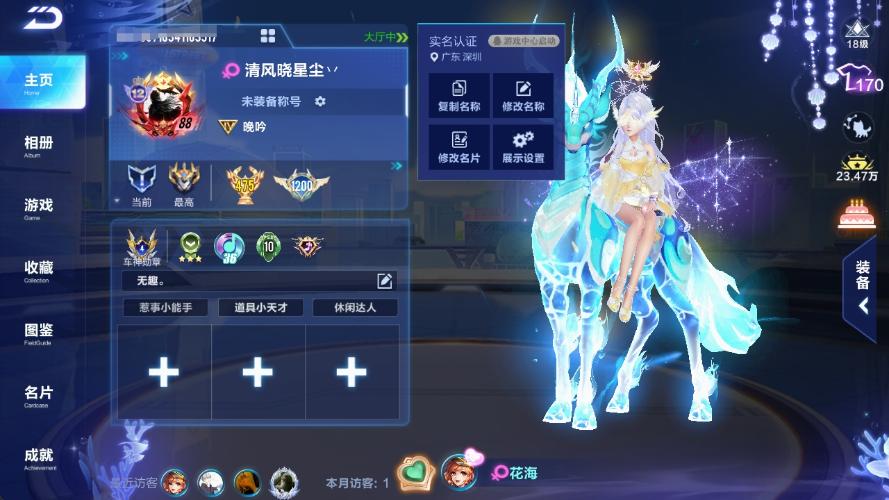This screenshot has width=889, height=500.
Task: Click the 复制名称 copy name button
Action: 459,96
